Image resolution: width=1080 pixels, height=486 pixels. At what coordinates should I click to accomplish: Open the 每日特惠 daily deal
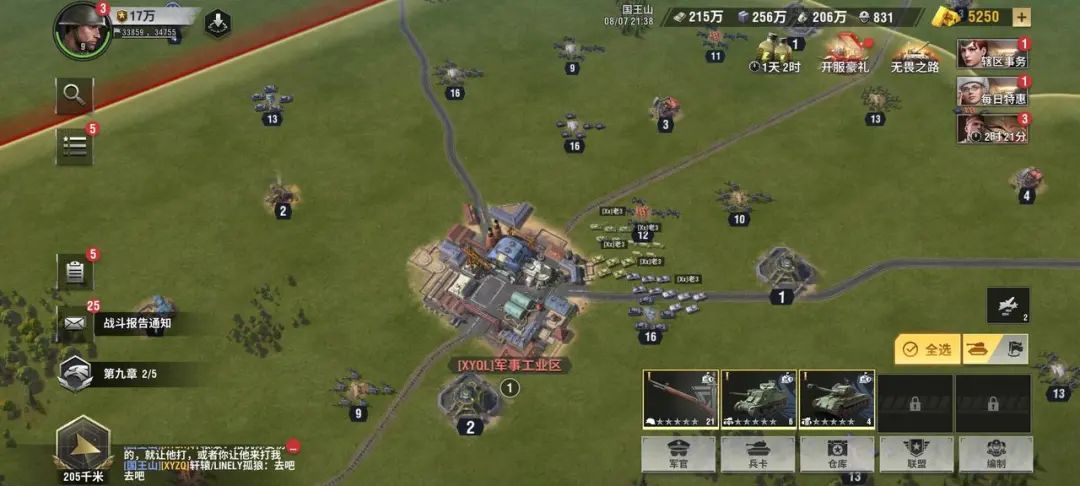991,92
